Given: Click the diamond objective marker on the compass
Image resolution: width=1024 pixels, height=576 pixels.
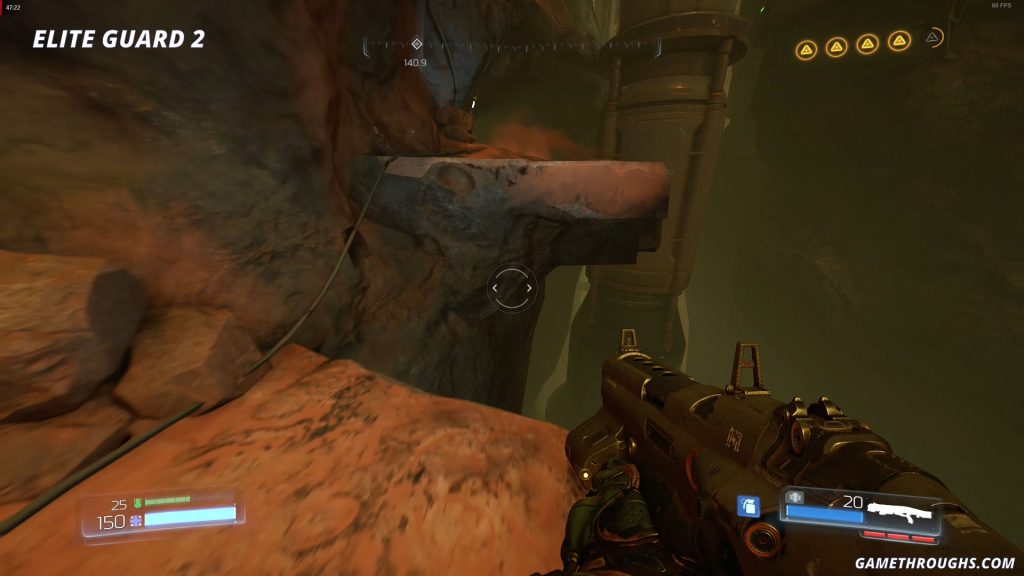Looking at the screenshot, I should [x=417, y=44].
